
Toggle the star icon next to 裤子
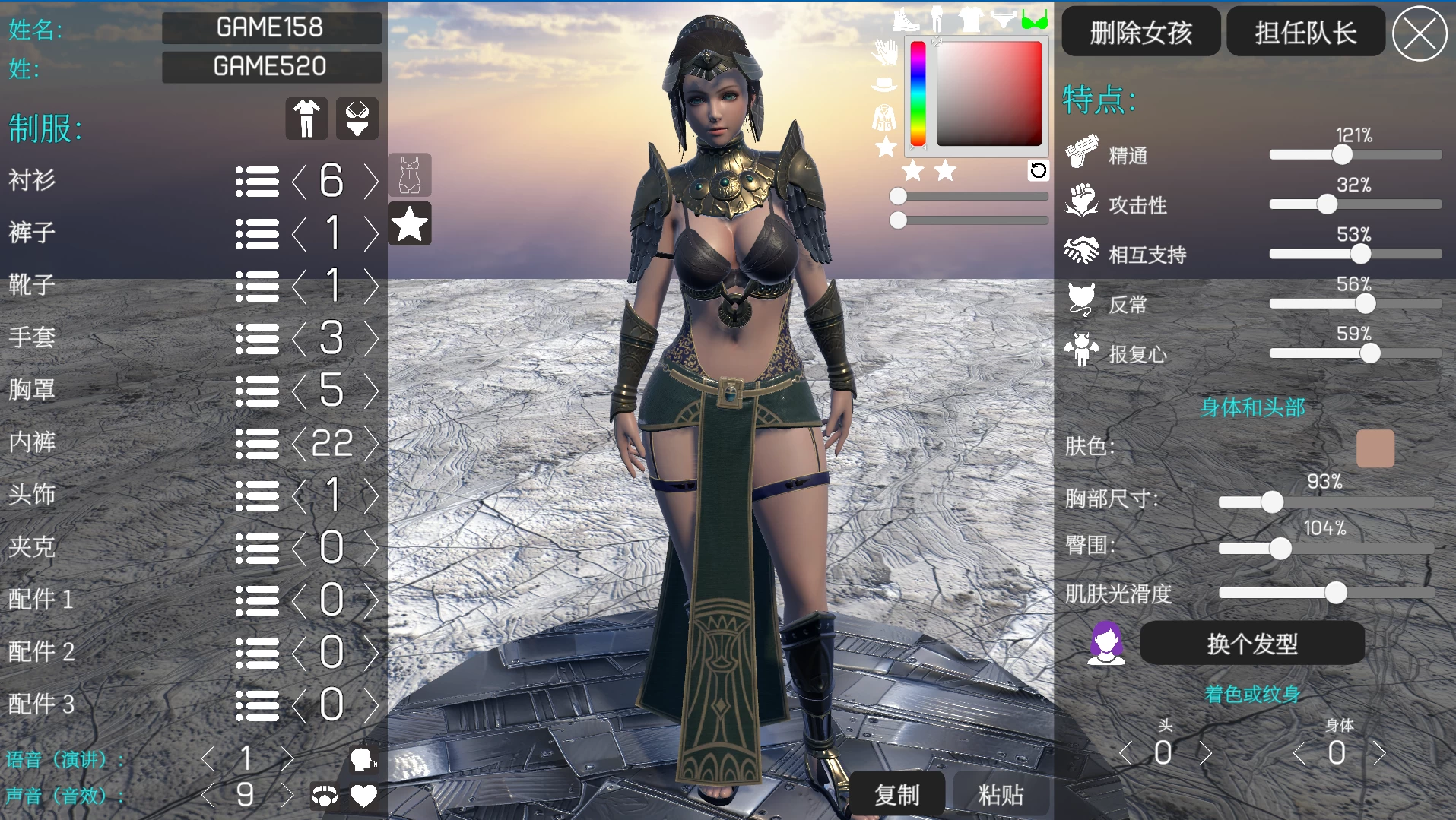point(410,223)
